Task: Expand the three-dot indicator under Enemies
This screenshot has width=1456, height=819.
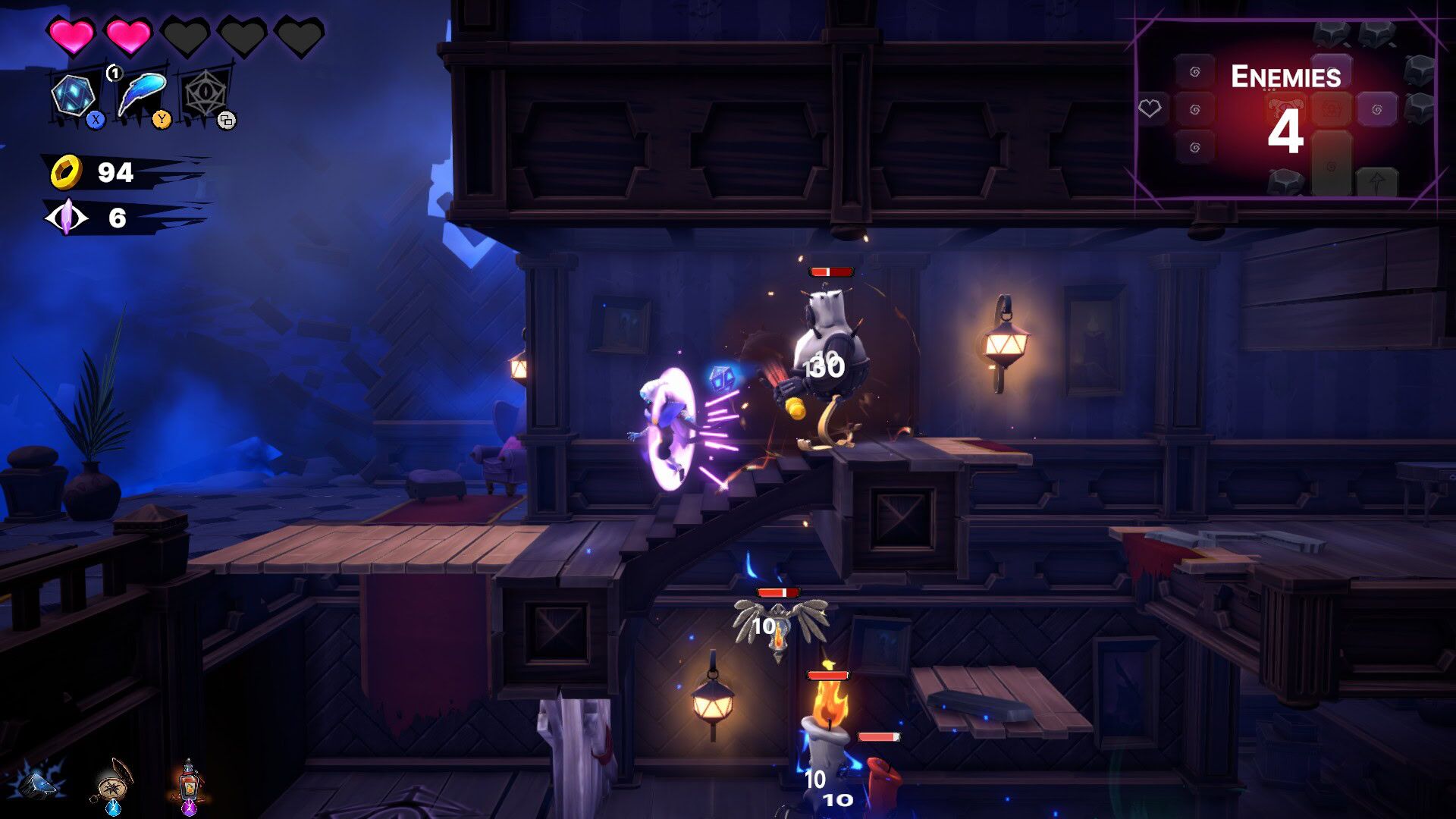Action: pos(1269,89)
